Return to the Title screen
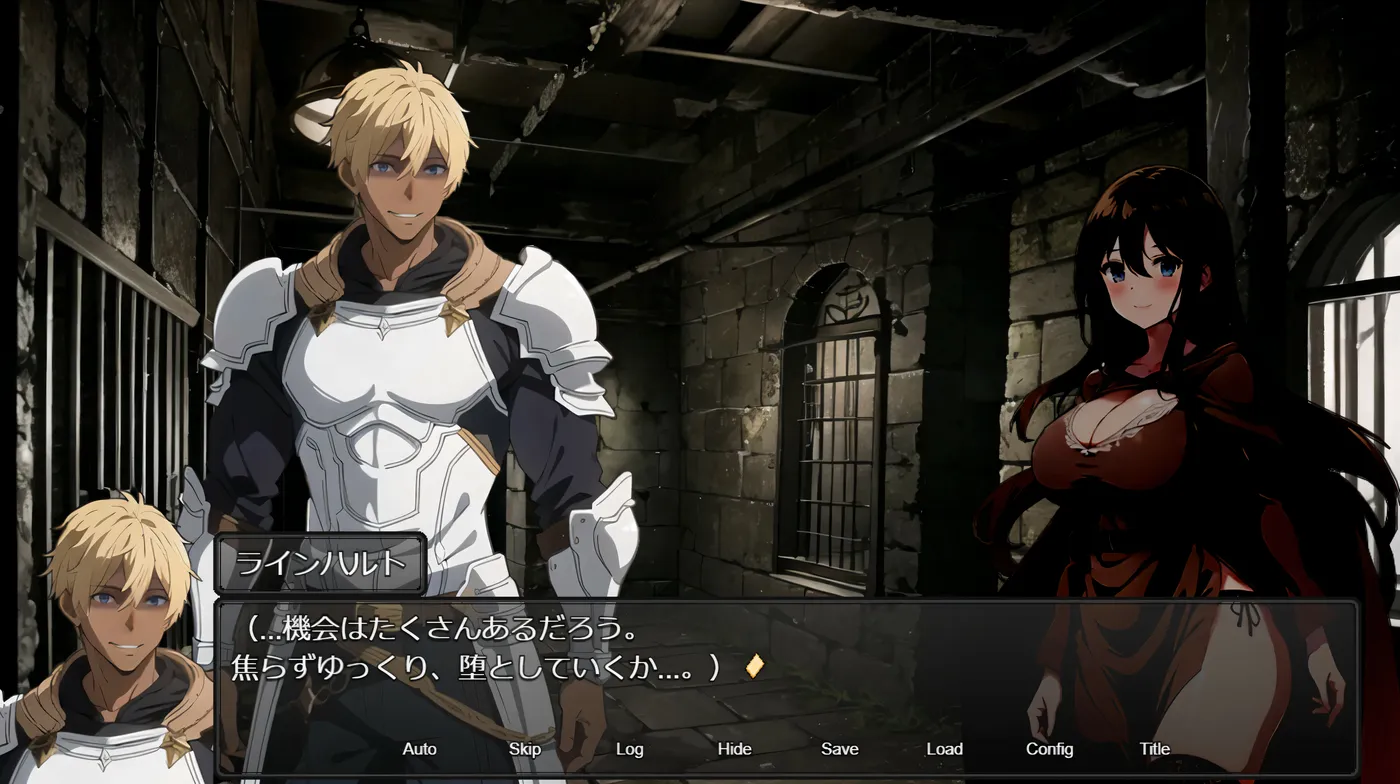The image size is (1400, 784). [1154, 749]
